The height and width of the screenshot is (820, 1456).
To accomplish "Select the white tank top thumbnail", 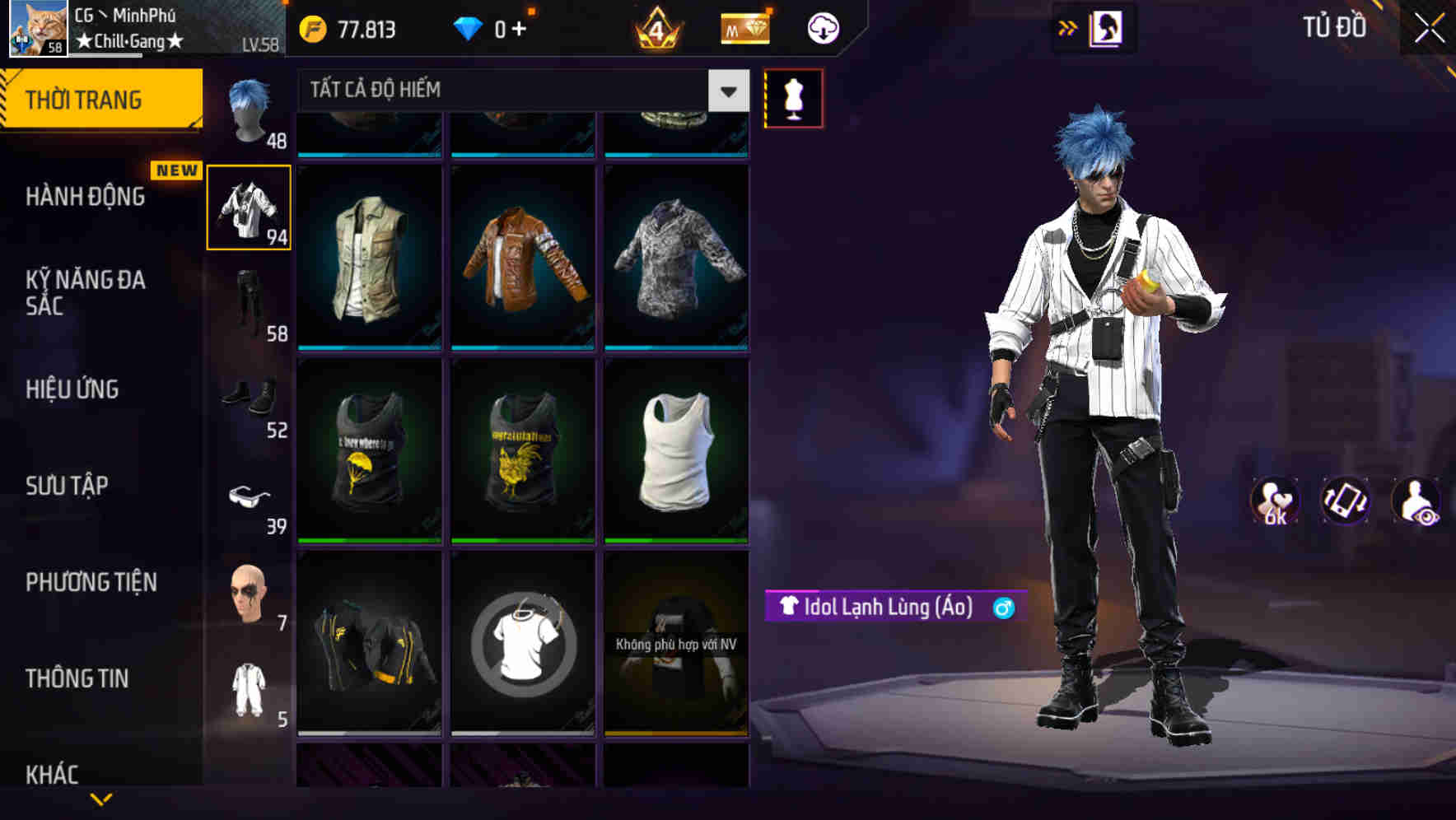I will point(676,453).
